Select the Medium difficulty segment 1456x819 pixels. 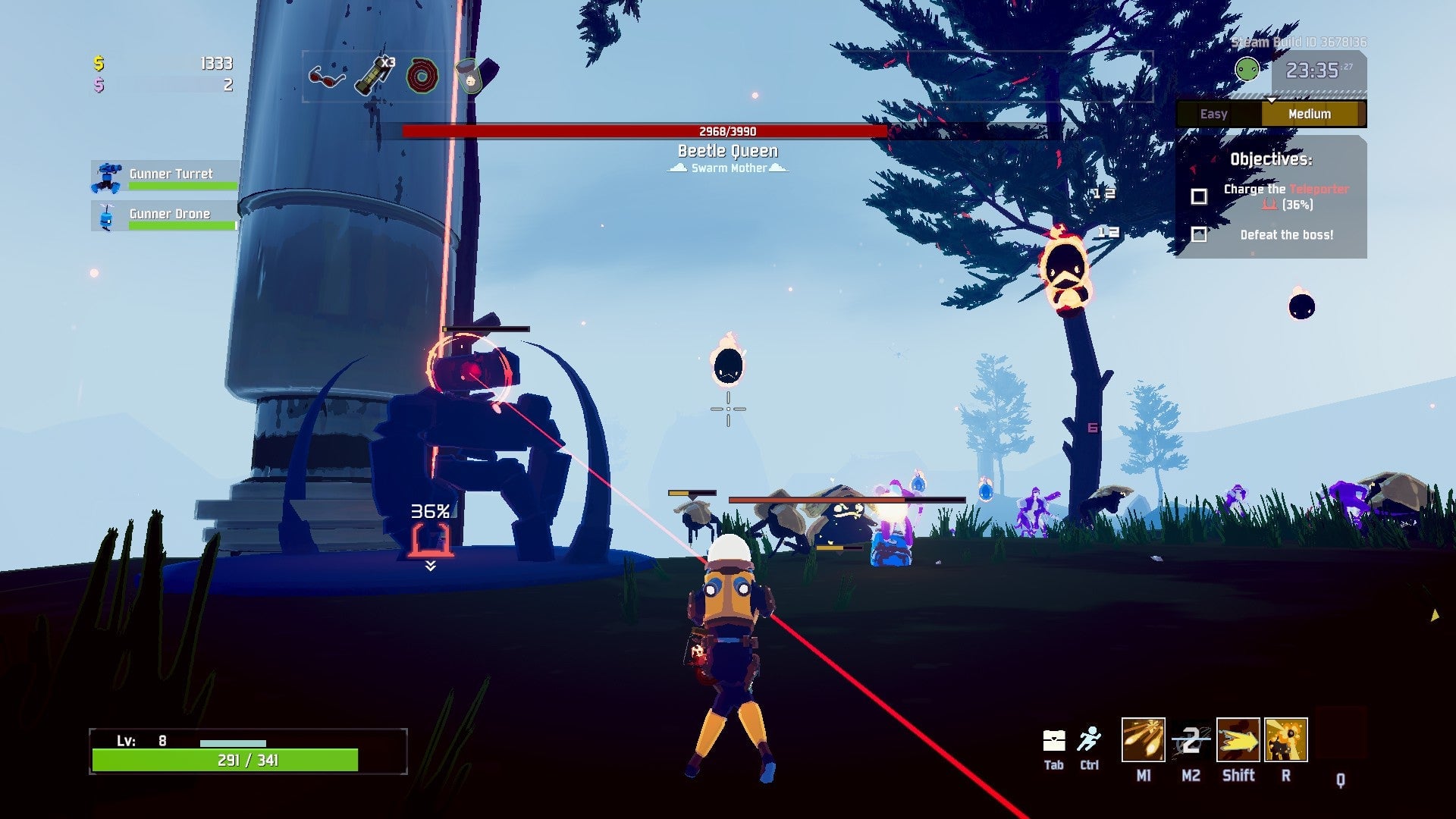1310,114
